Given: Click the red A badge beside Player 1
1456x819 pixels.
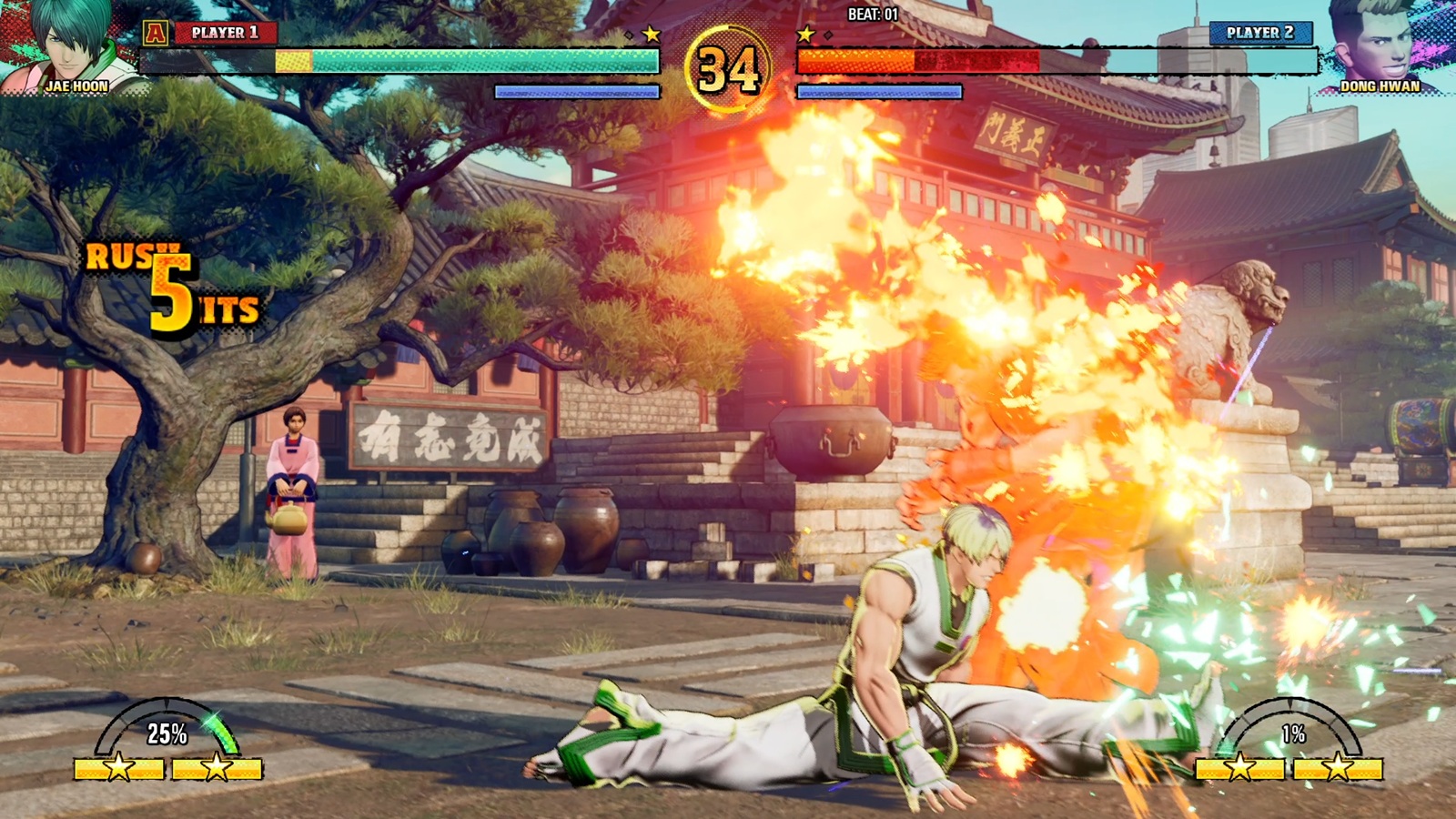Looking at the screenshot, I should pos(156,34).
